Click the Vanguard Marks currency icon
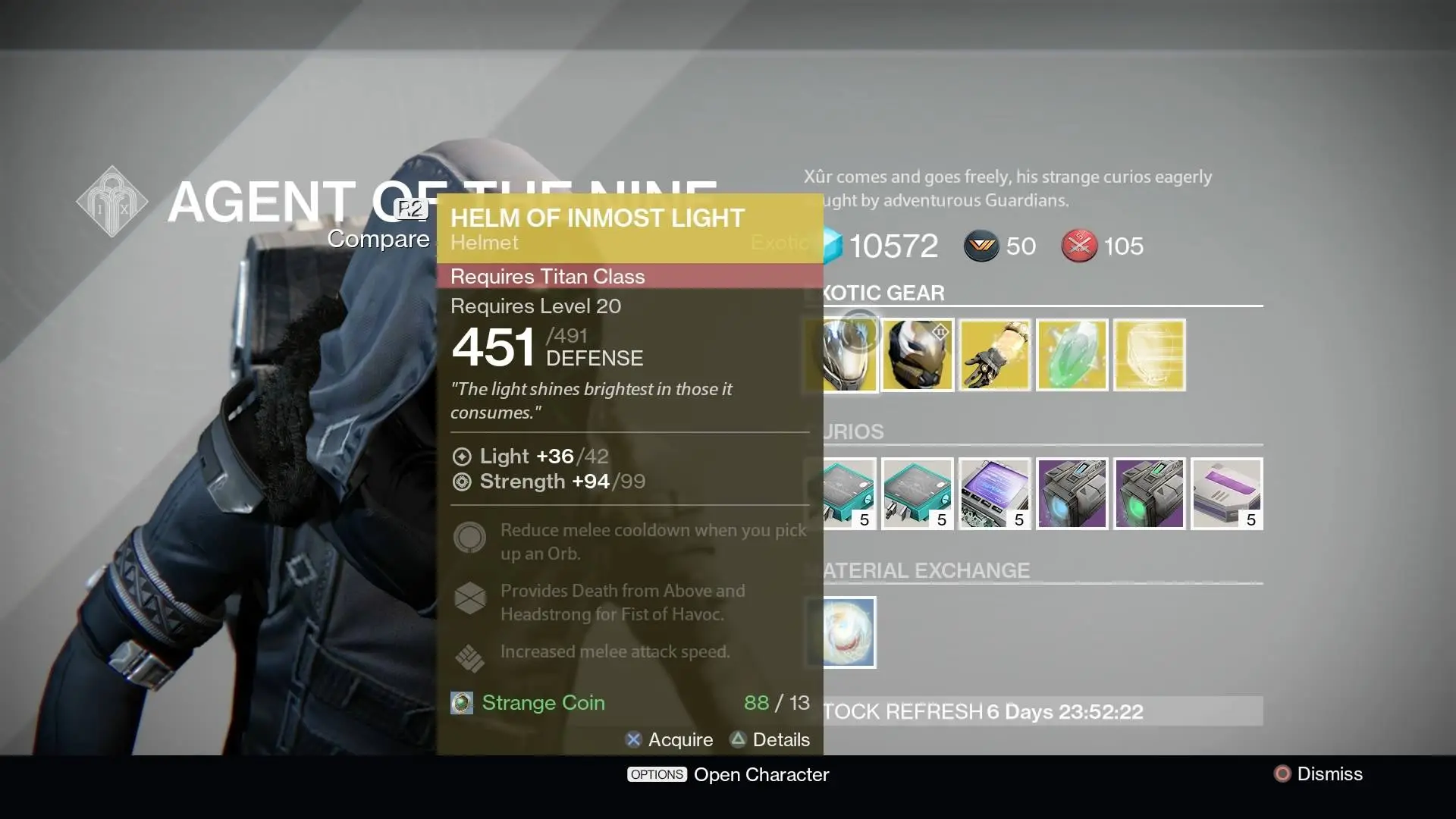Image resolution: width=1456 pixels, height=819 pixels. pyautogui.click(x=982, y=246)
